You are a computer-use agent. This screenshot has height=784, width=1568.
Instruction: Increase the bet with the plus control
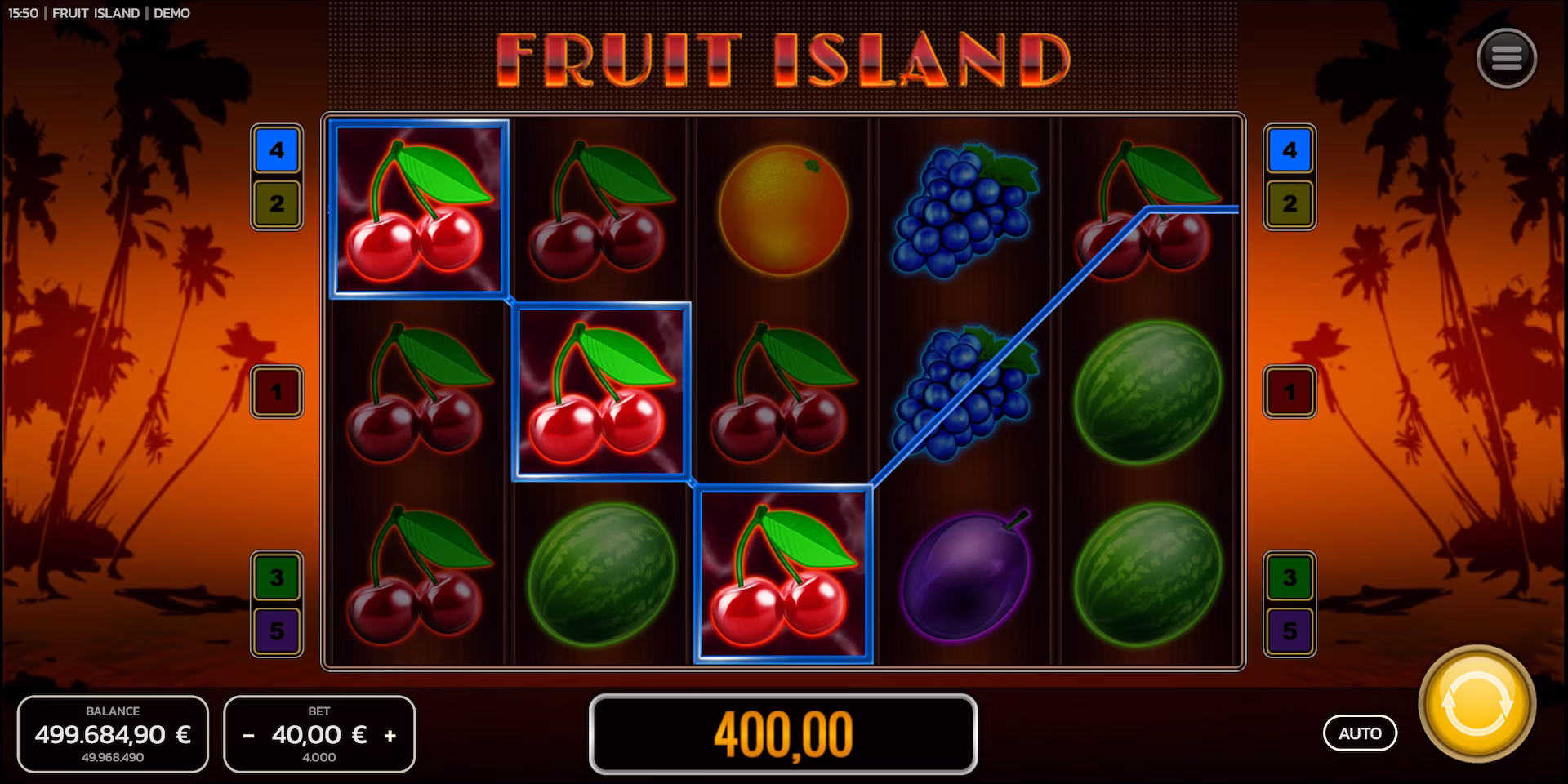[391, 734]
